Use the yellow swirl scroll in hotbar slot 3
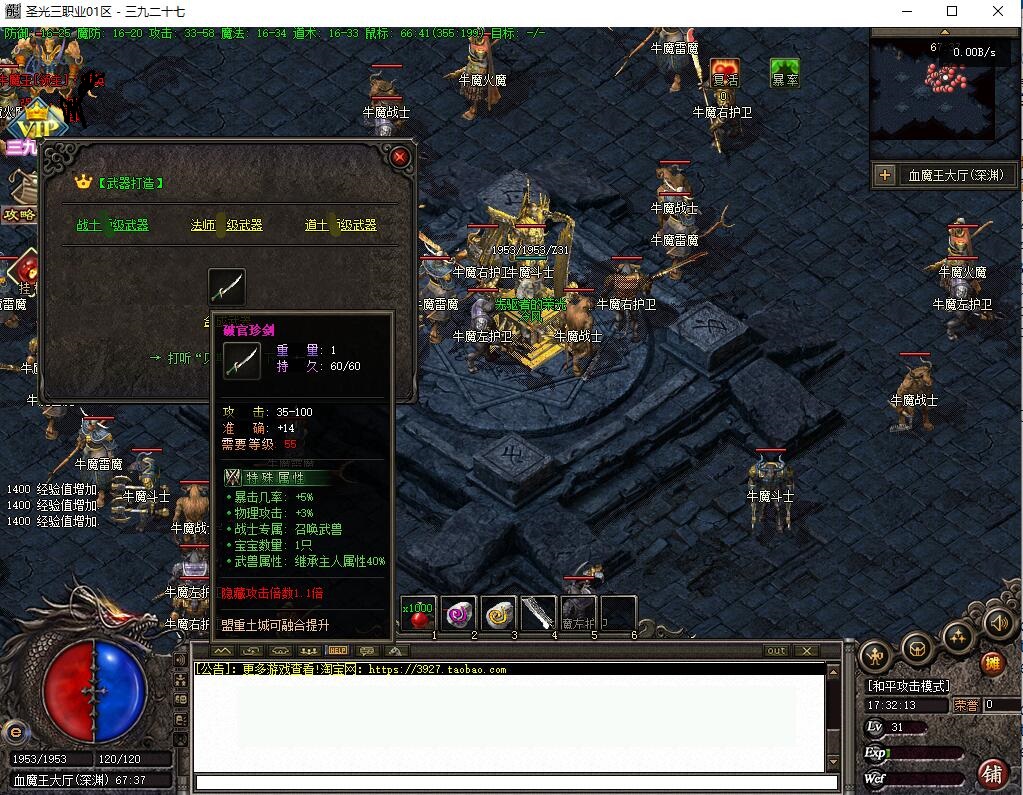Image resolution: width=1023 pixels, height=795 pixels. pyautogui.click(x=498, y=614)
